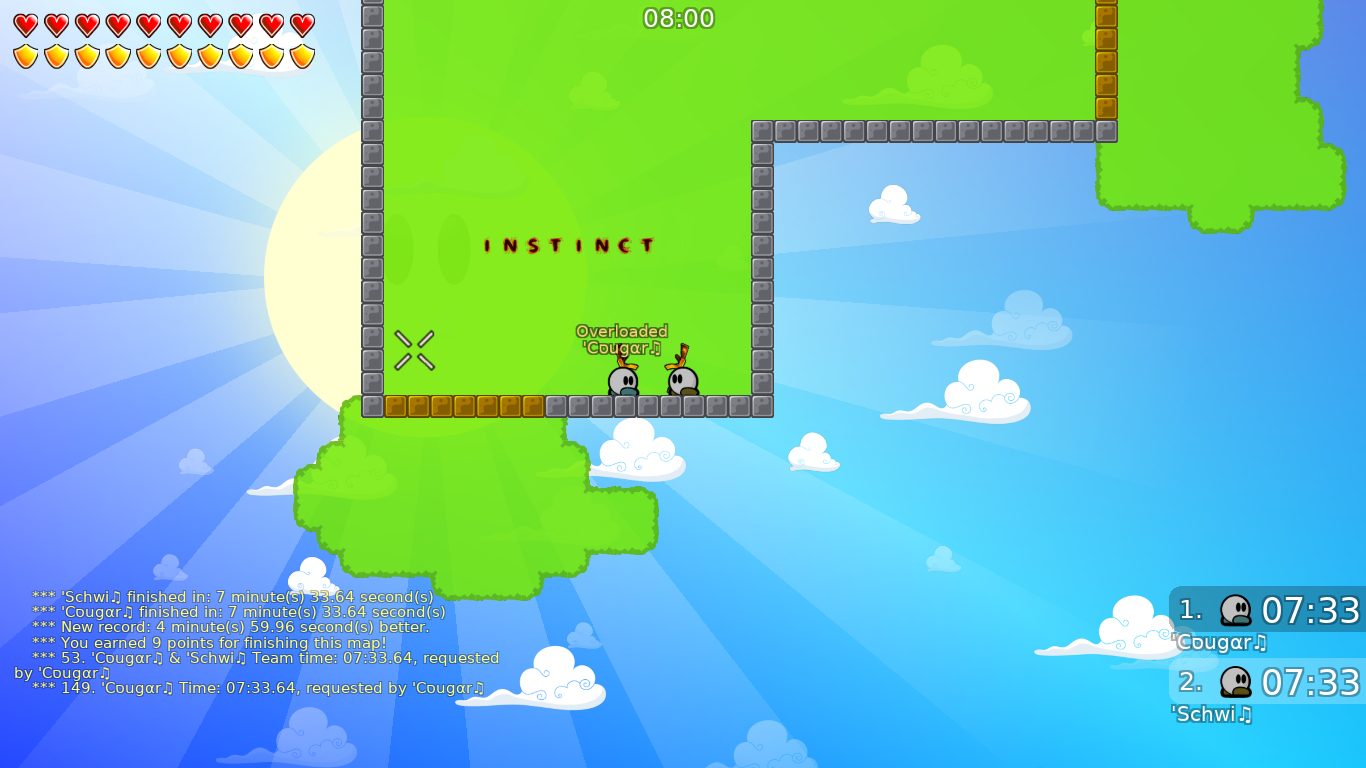
Task: Click the rank 1 leaderboard time 07:33
Action: pyautogui.click(x=1313, y=610)
